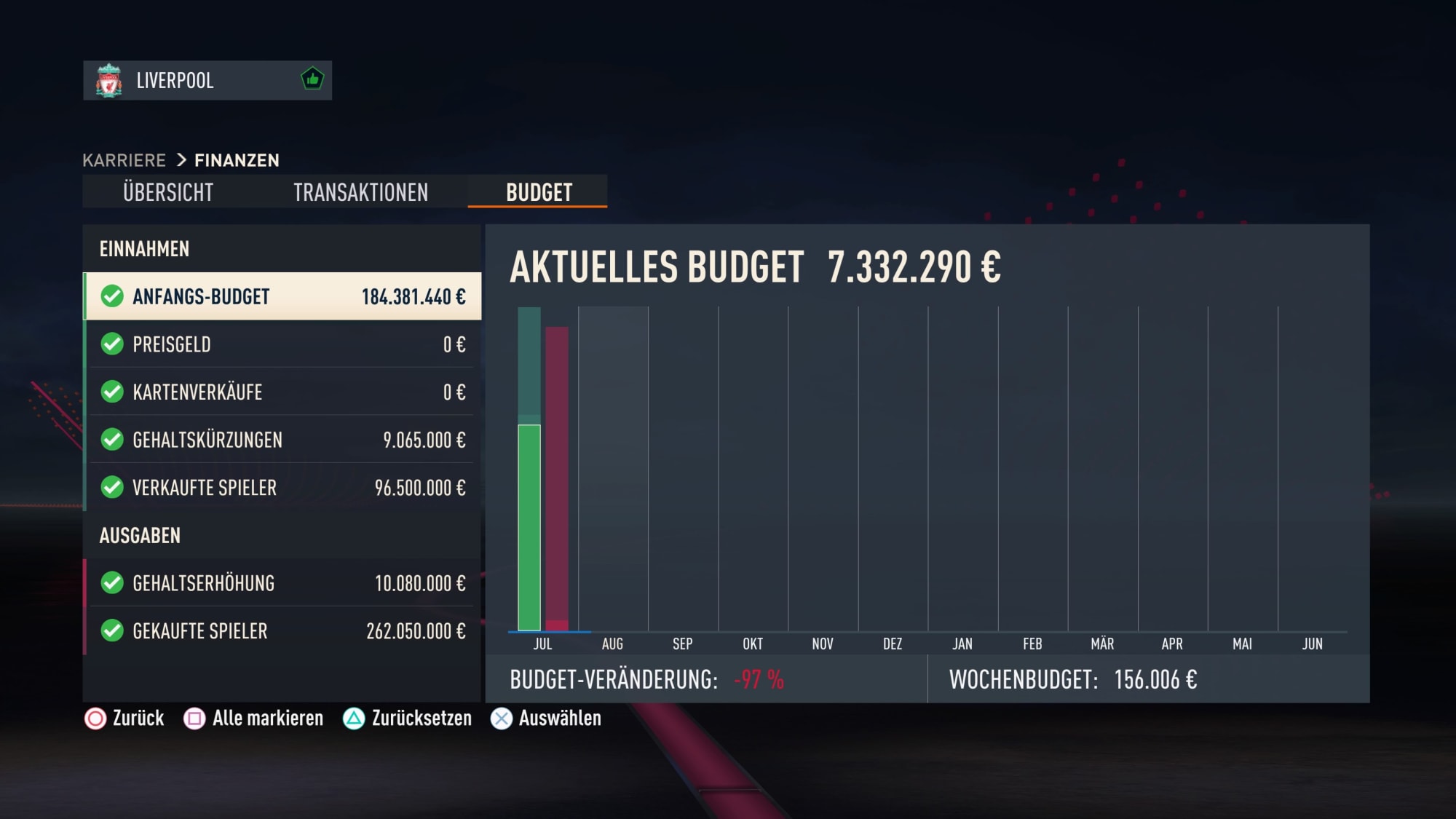Viewport: 1456px width, 819px height.
Task: Click the Zurücksetzen triangle button icon
Action: click(x=353, y=719)
